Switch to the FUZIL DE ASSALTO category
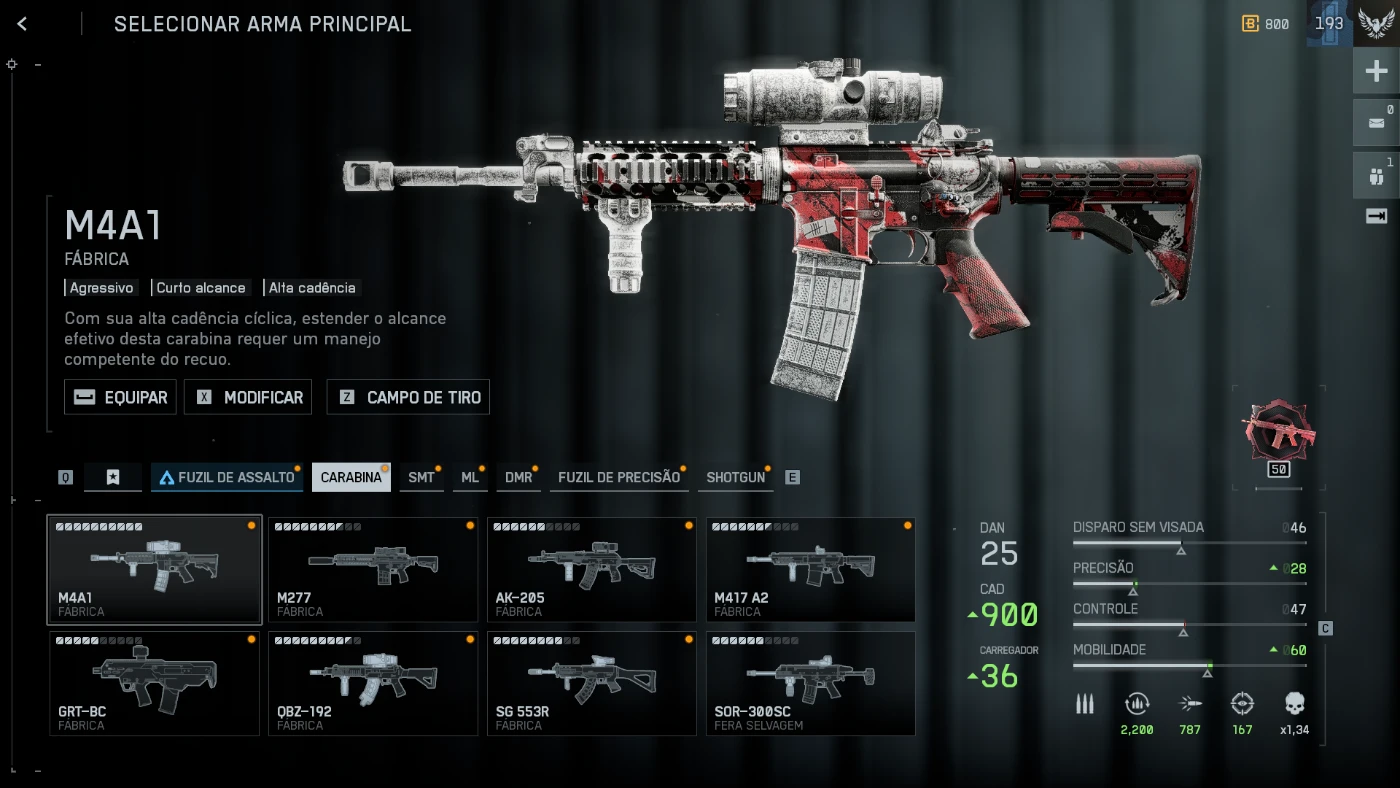The height and width of the screenshot is (788, 1400). (227, 477)
